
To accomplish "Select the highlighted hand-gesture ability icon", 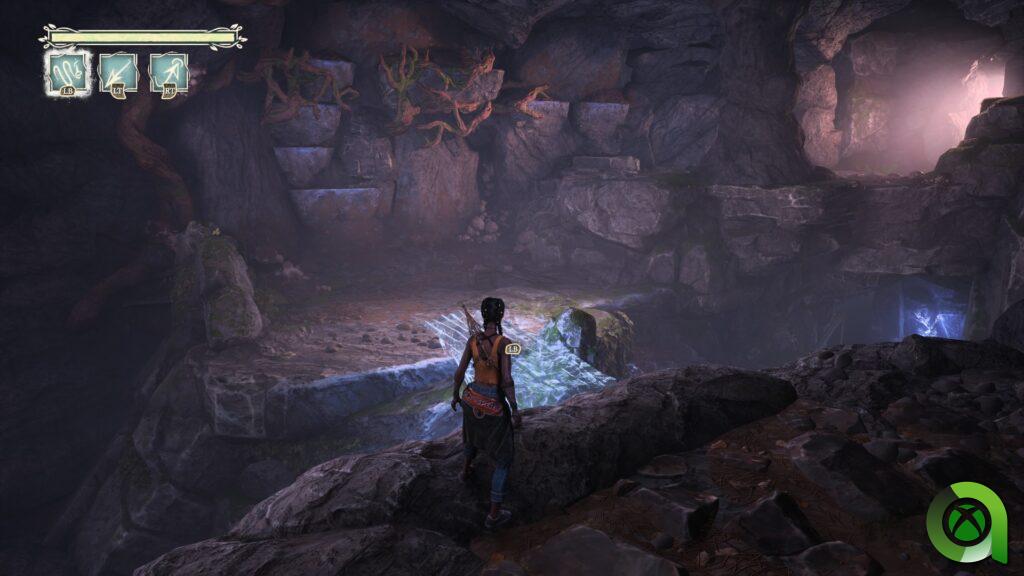I will (68, 72).
